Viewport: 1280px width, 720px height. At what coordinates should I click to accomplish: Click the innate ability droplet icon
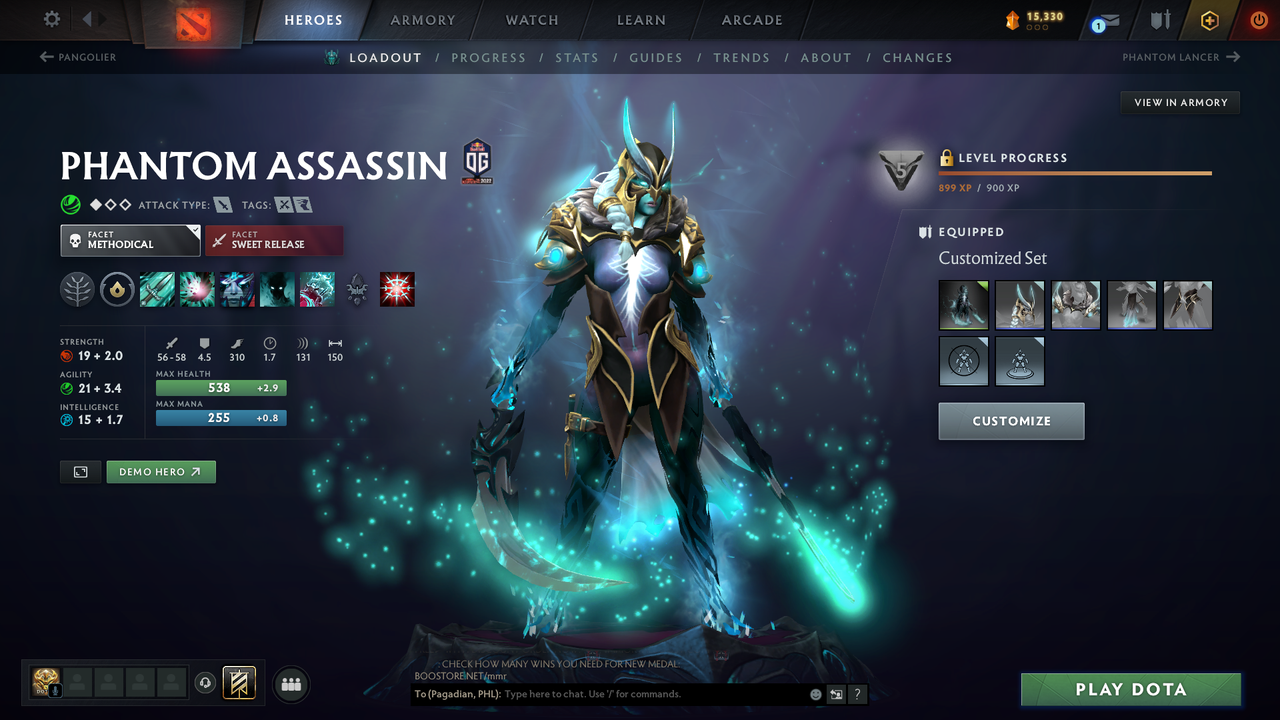[x=117, y=289]
